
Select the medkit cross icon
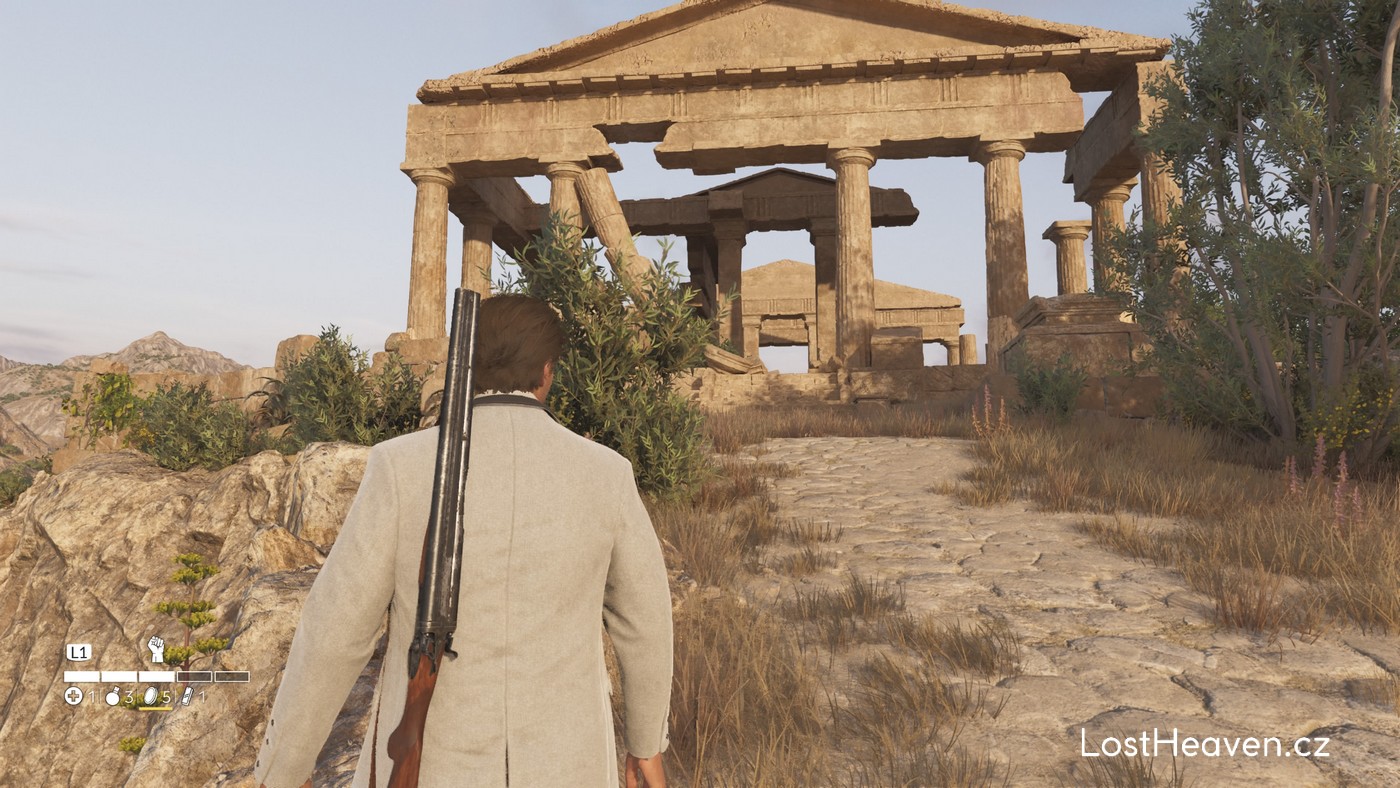coord(73,696)
